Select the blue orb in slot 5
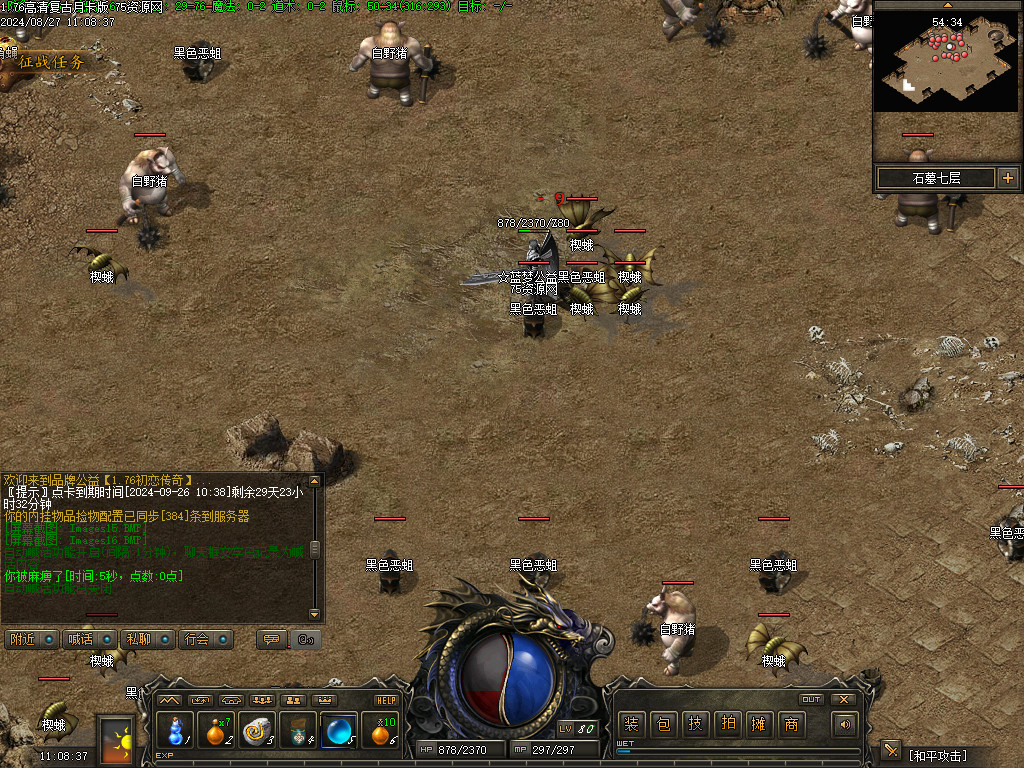The height and width of the screenshot is (768, 1024). pos(339,730)
